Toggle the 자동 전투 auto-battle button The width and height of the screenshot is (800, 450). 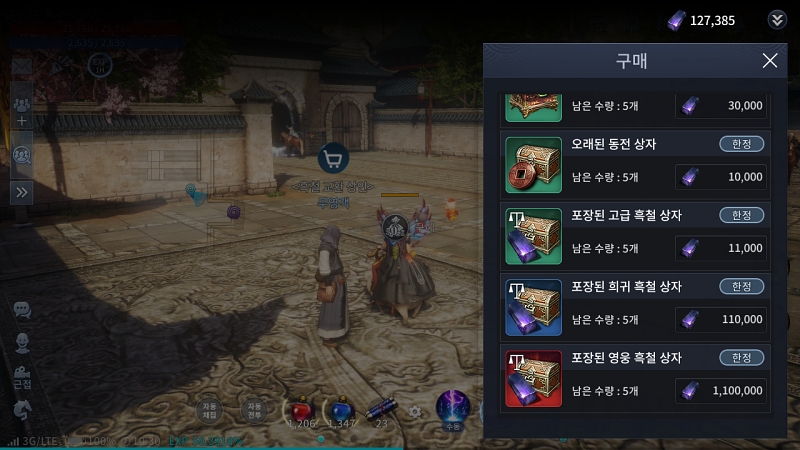(x=256, y=409)
